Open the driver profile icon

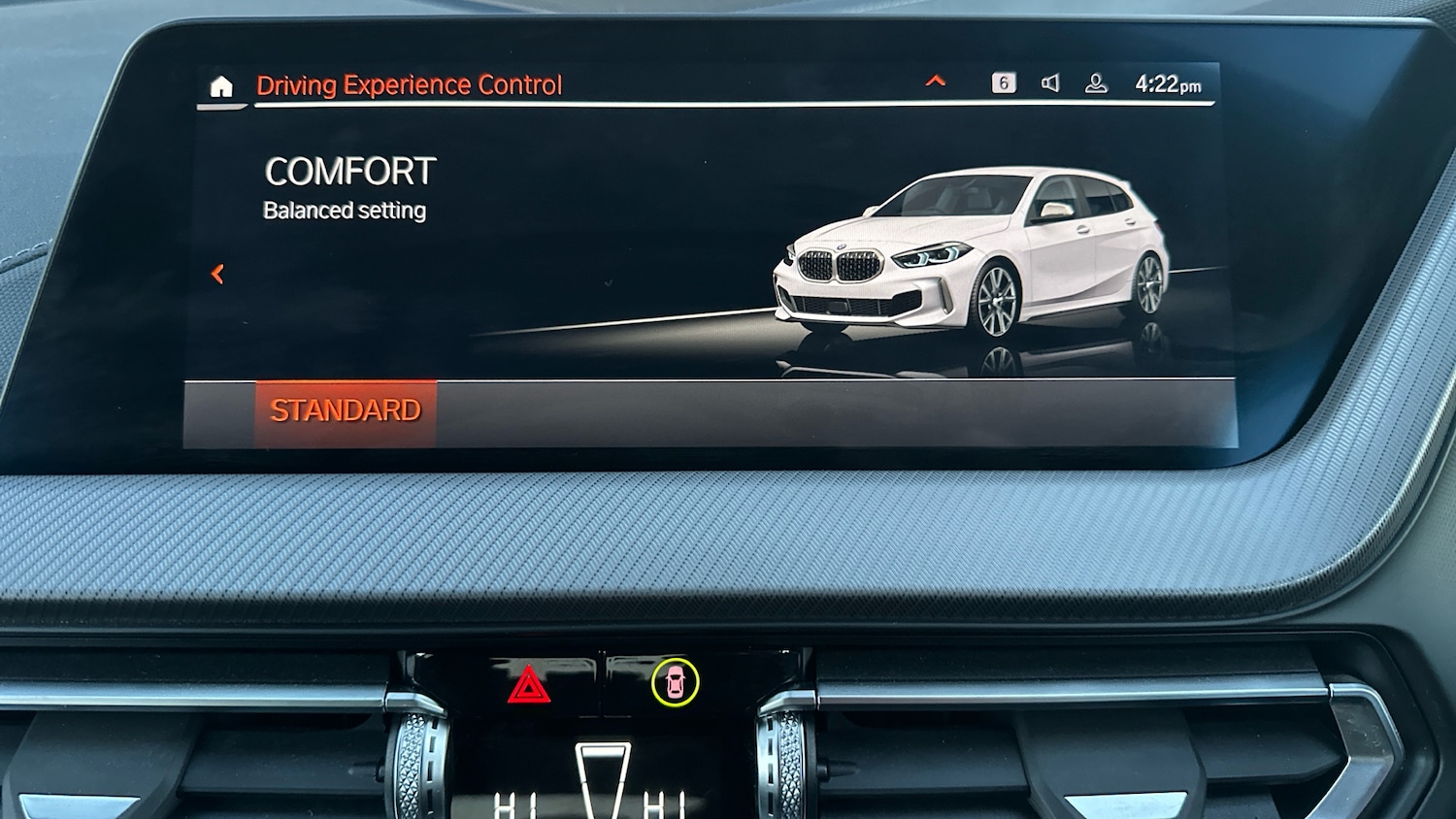coord(1095,84)
